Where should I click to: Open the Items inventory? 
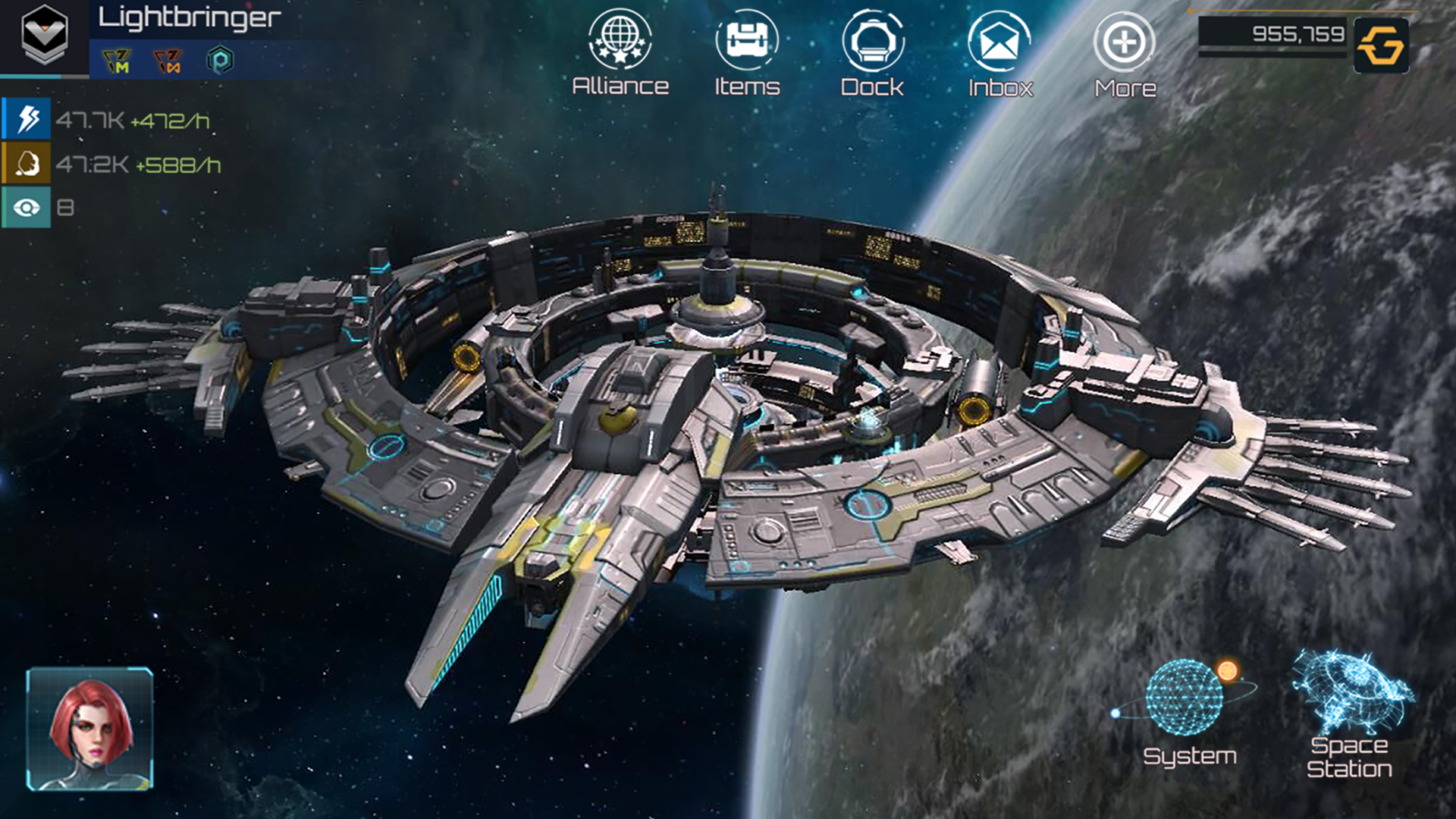(x=745, y=49)
